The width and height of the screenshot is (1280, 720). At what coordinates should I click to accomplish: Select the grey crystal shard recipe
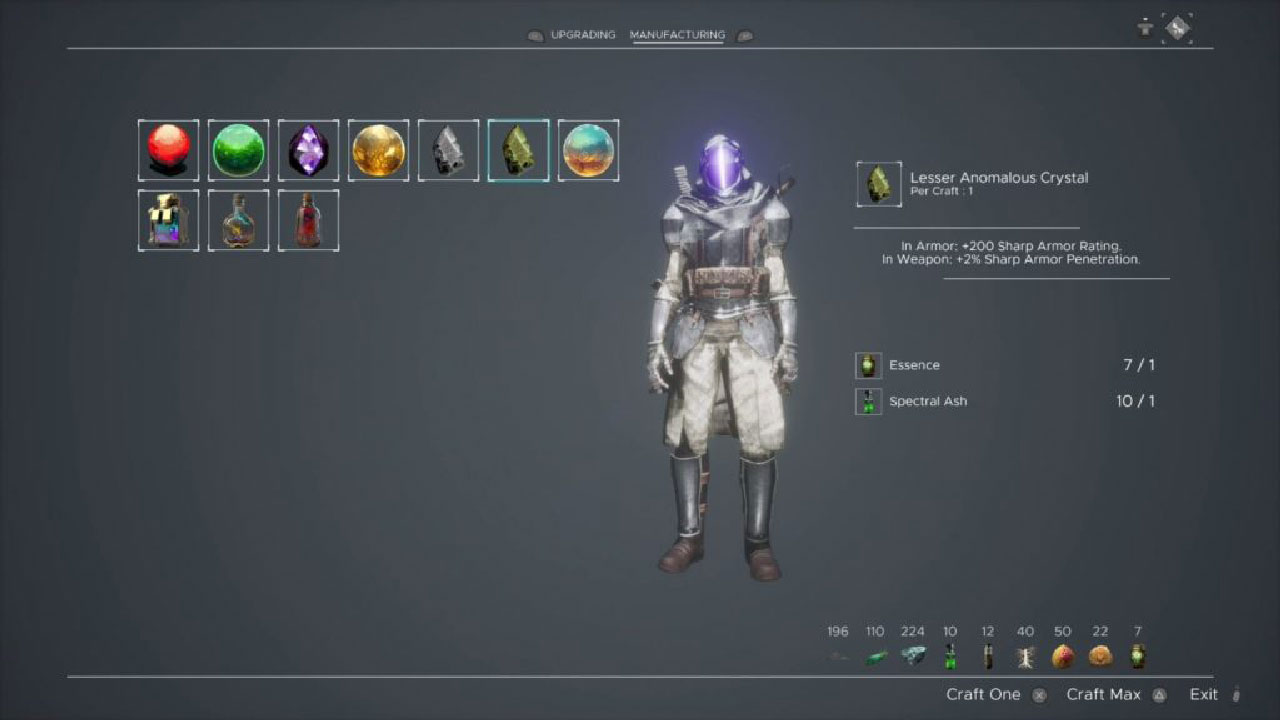click(448, 150)
